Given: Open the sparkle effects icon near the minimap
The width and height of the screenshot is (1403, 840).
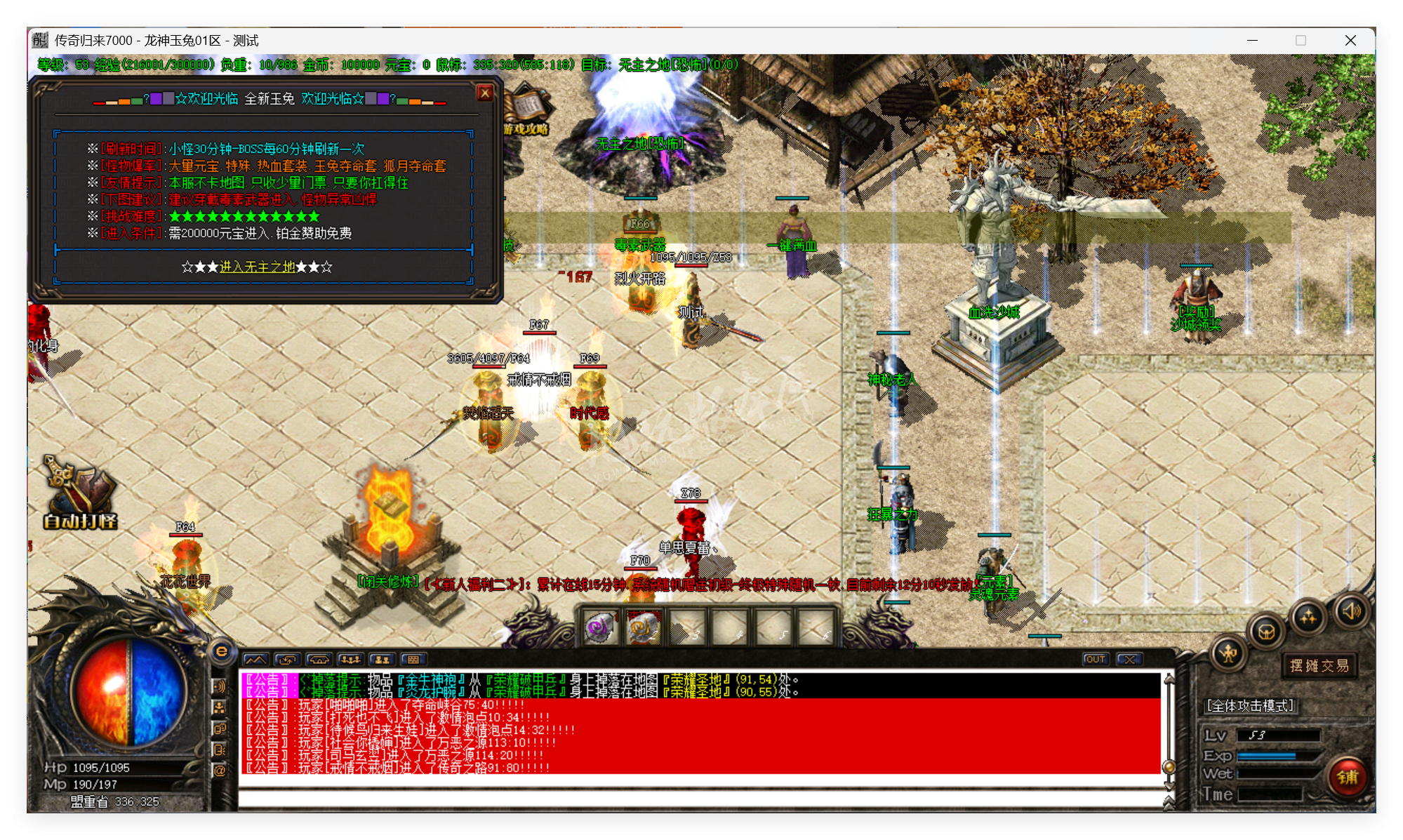Looking at the screenshot, I should point(1308,615).
